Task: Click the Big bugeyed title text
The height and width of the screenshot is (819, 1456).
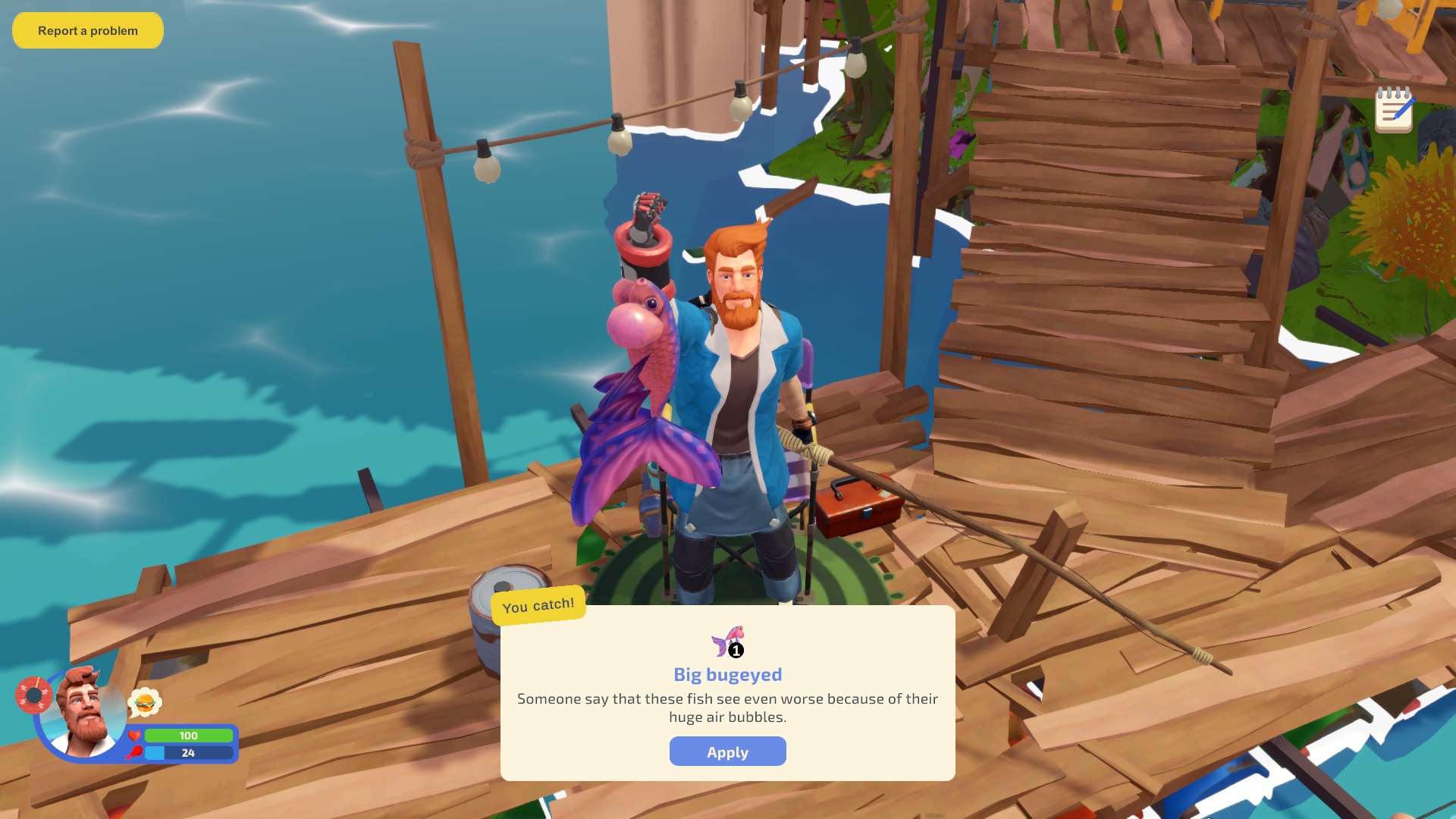Action: point(727,674)
